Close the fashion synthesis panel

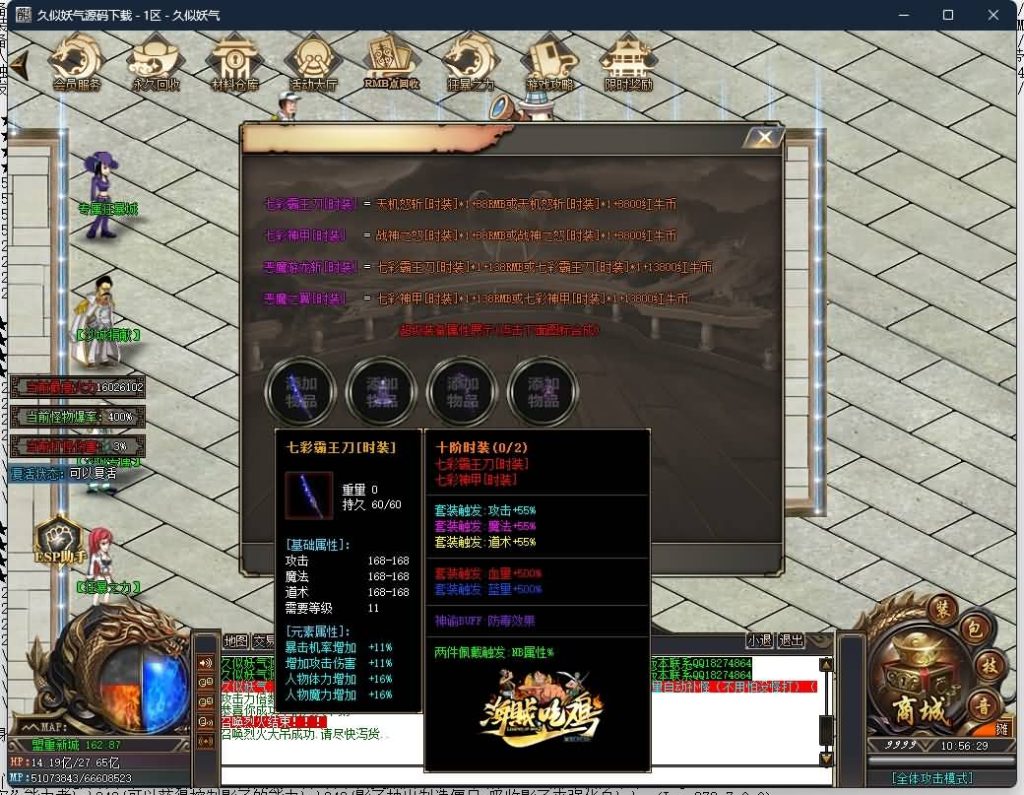[765, 137]
